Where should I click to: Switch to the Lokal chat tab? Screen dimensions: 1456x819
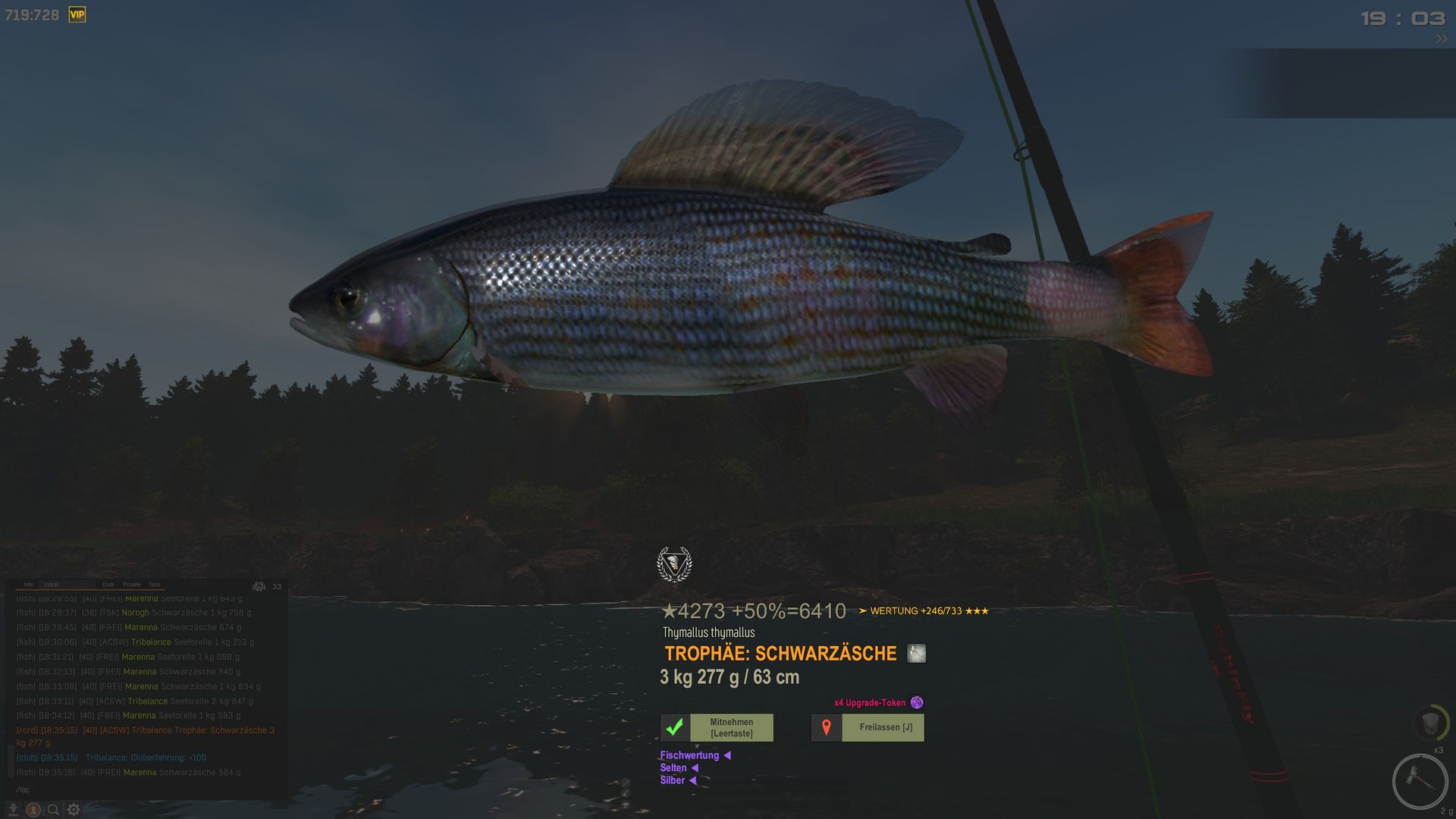coord(52,585)
